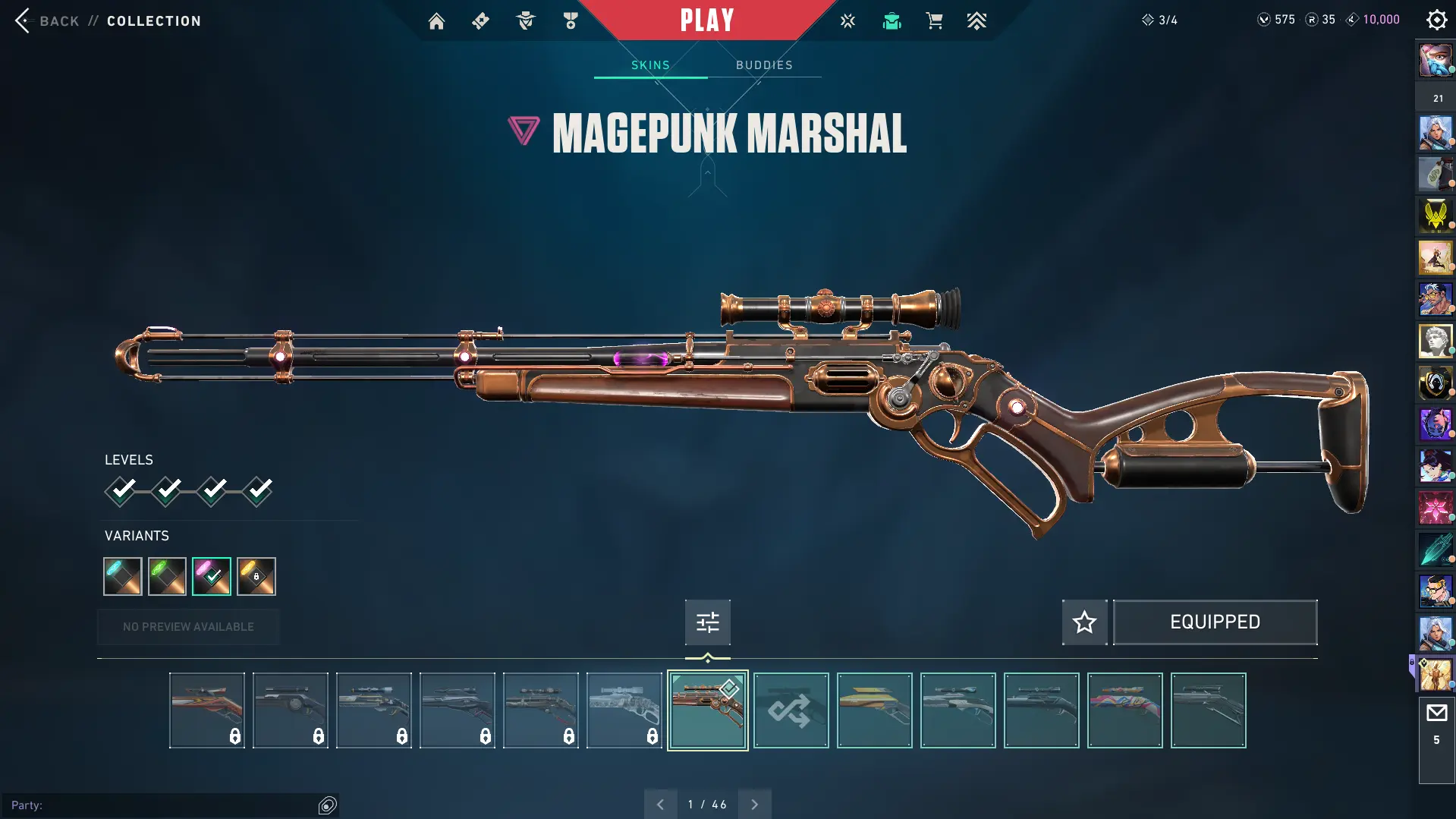
Task: Select the yellow-accent Marshal skin thumbnail
Action: [874, 710]
